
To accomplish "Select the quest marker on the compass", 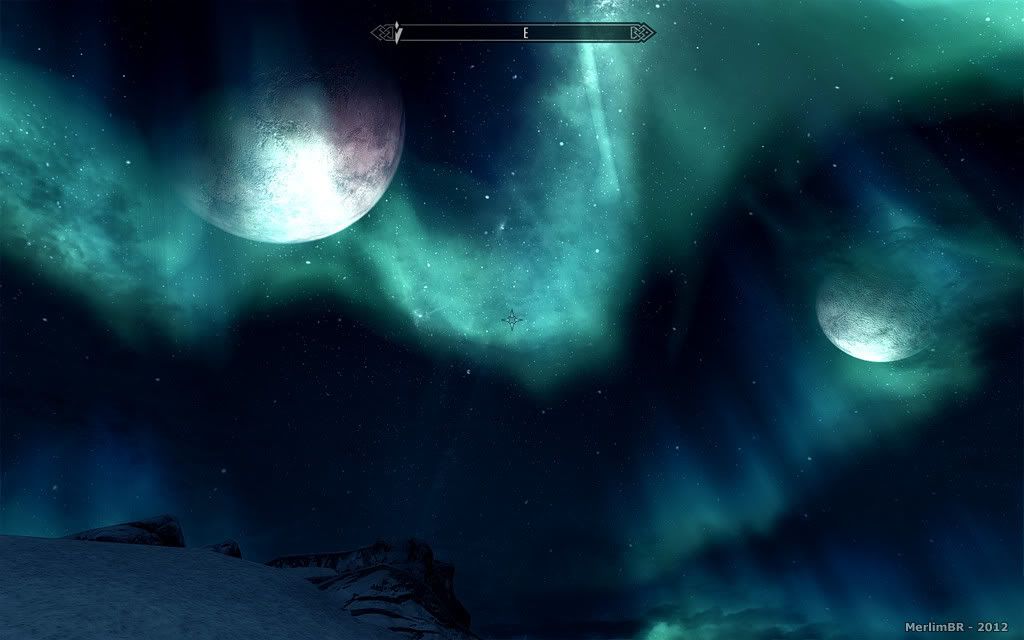I will (x=398, y=34).
